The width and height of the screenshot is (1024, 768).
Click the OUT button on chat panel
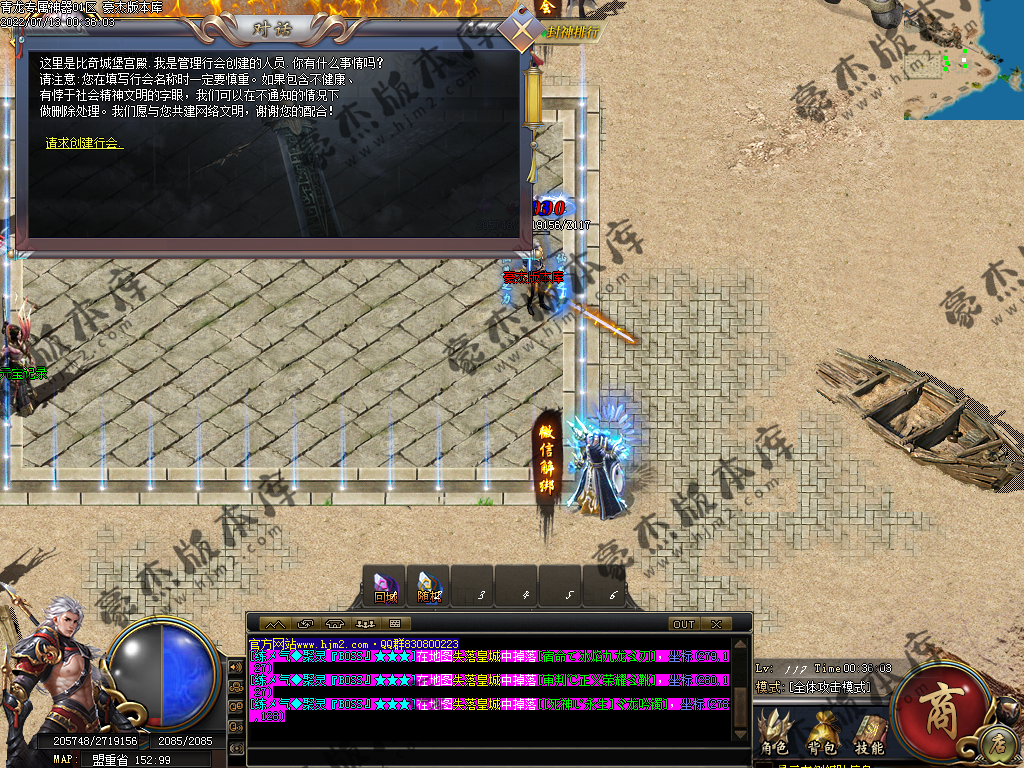[x=684, y=624]
